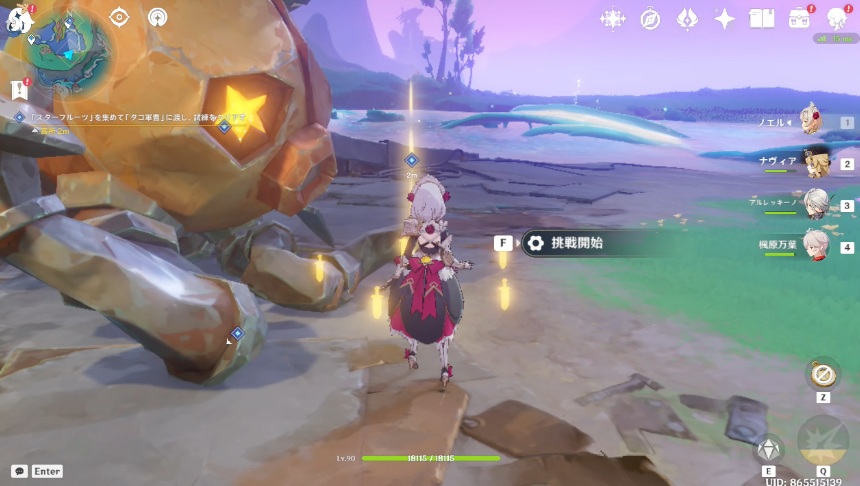Activate the elemental burst icon
860x486 pixels.
coord(822,444)
